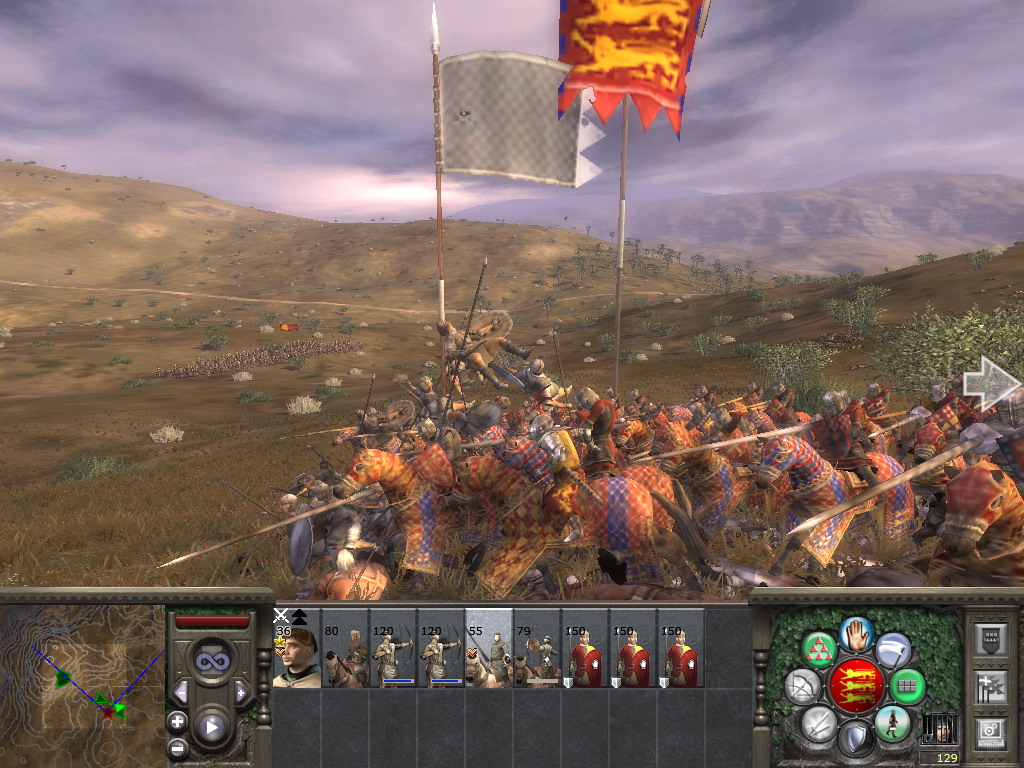Click the red three-lions faction emblem
The height and width of the screenshot is (768, 1024).
[x=855, y=686]
